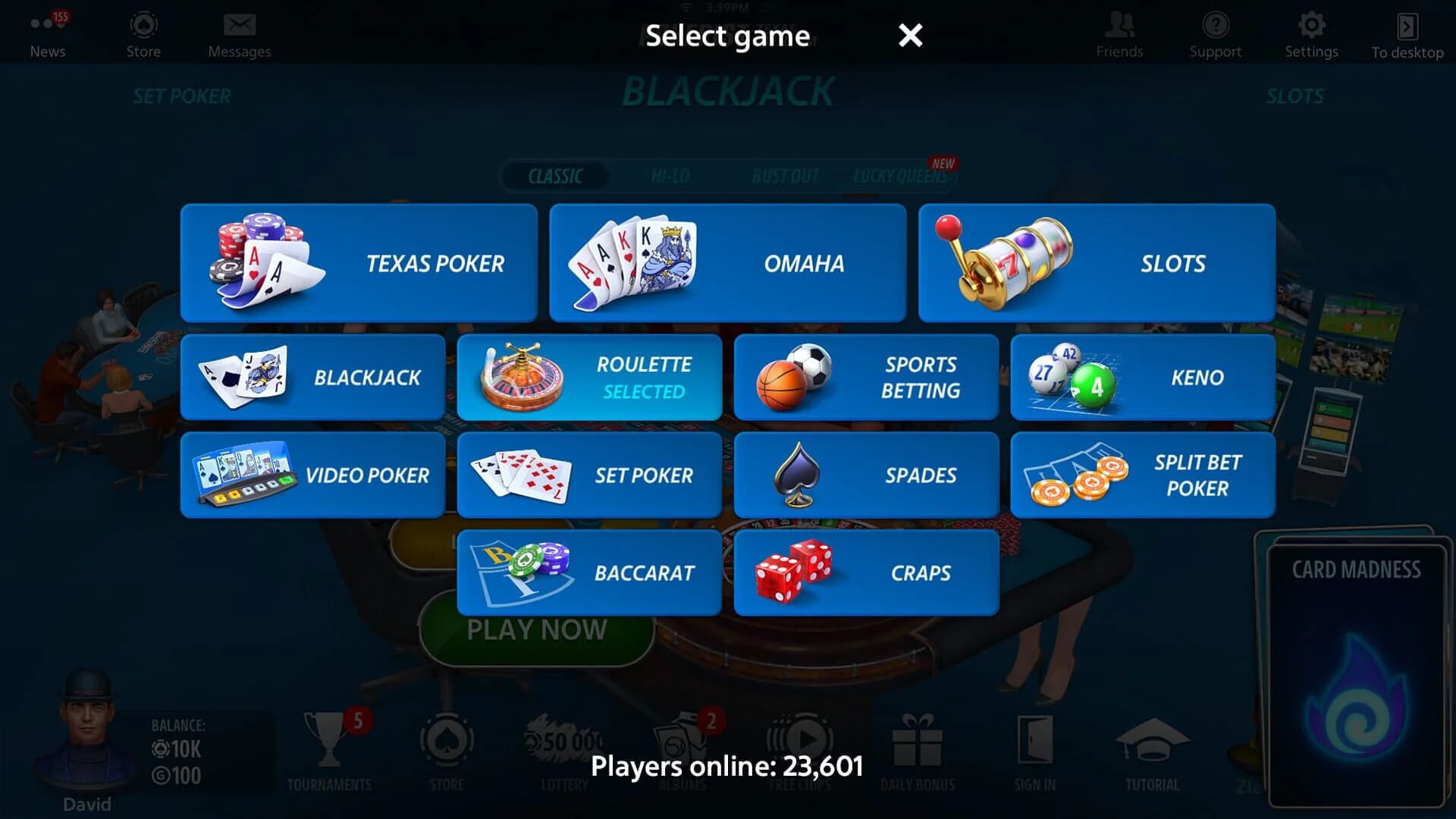
Task: Select Craps as the game
Action: coord(866,573)
